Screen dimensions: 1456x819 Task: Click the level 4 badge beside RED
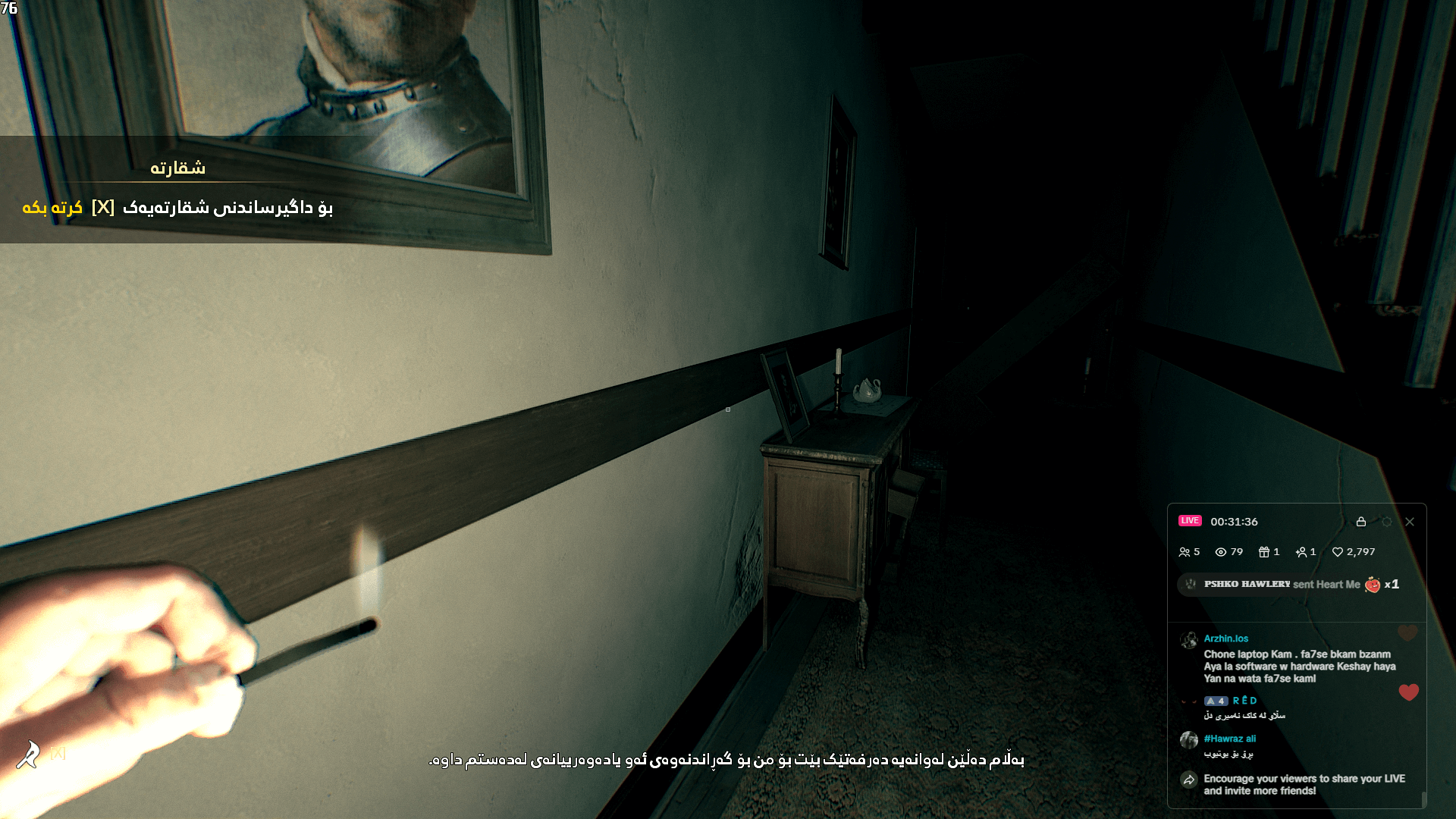point(1216,701)
